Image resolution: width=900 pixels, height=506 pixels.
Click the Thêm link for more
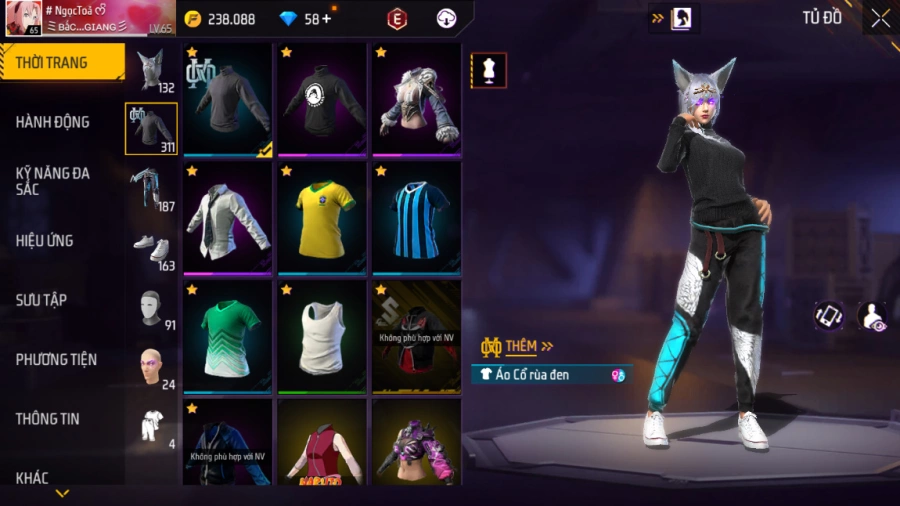(x=528, y=346)
